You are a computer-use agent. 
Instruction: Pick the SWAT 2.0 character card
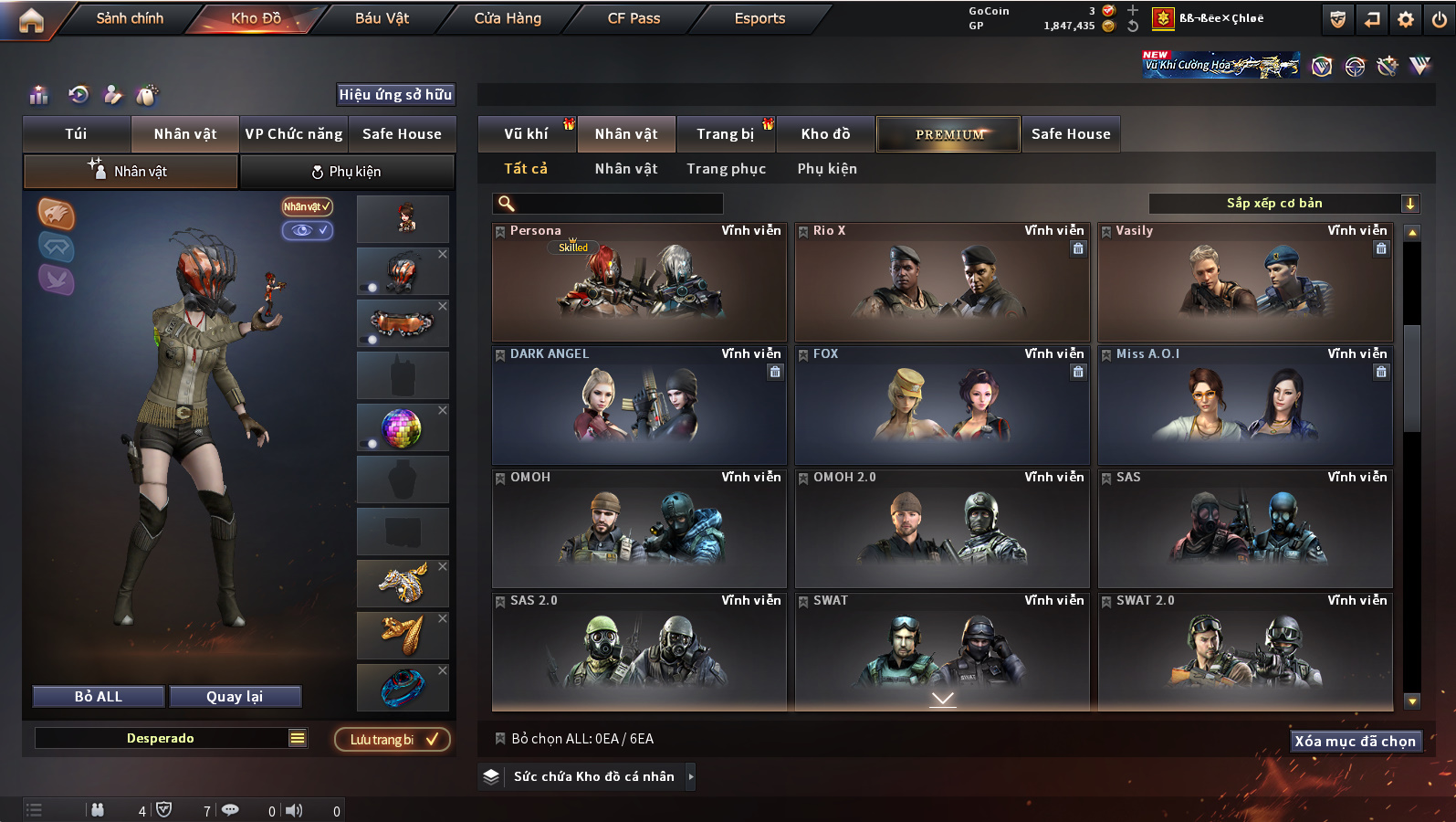[1245, 652]
